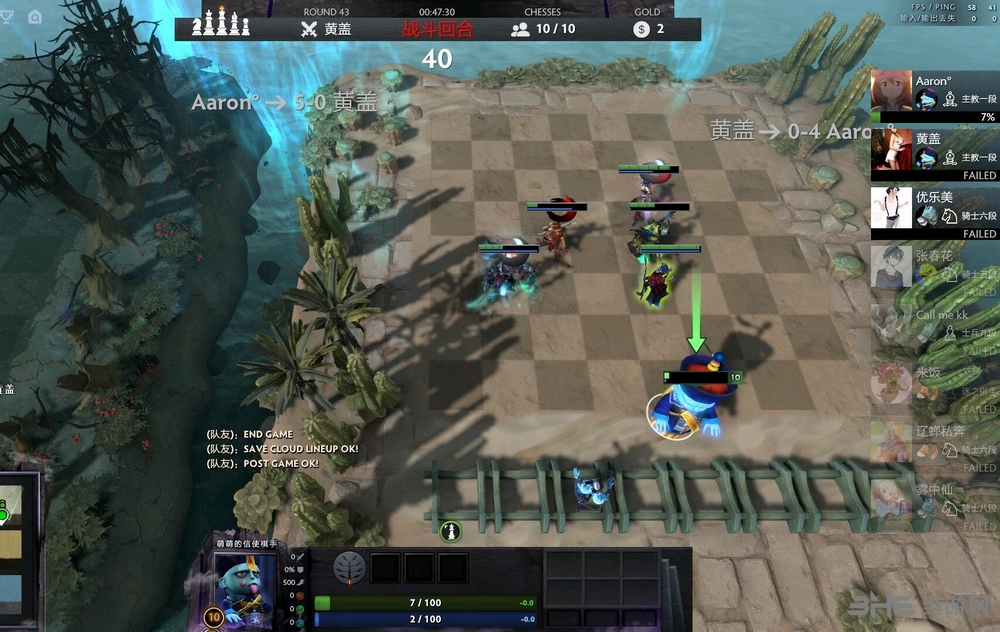The height and width of the screenshot is (632, 1000).
Task: Click the chess pieces icon on the top bar
Action: pyautogui.click(x=223, y=22)
